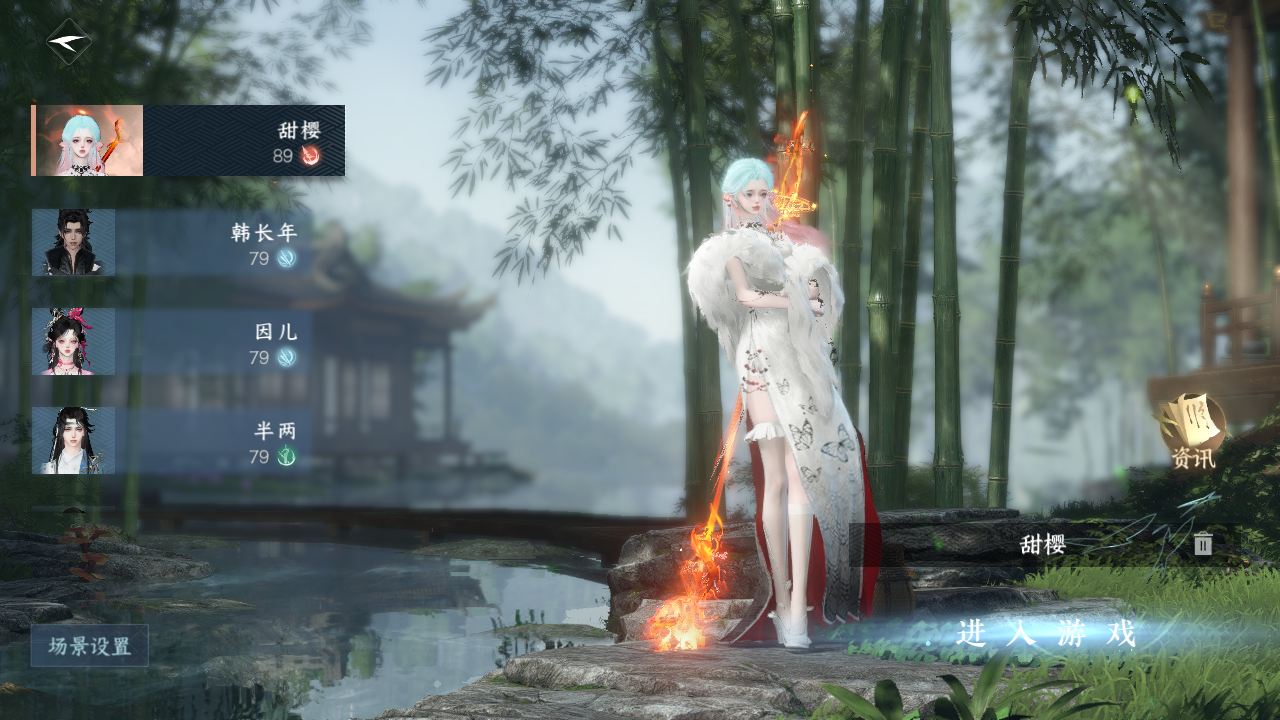Choose the character 韩长年

pos(172,243)
